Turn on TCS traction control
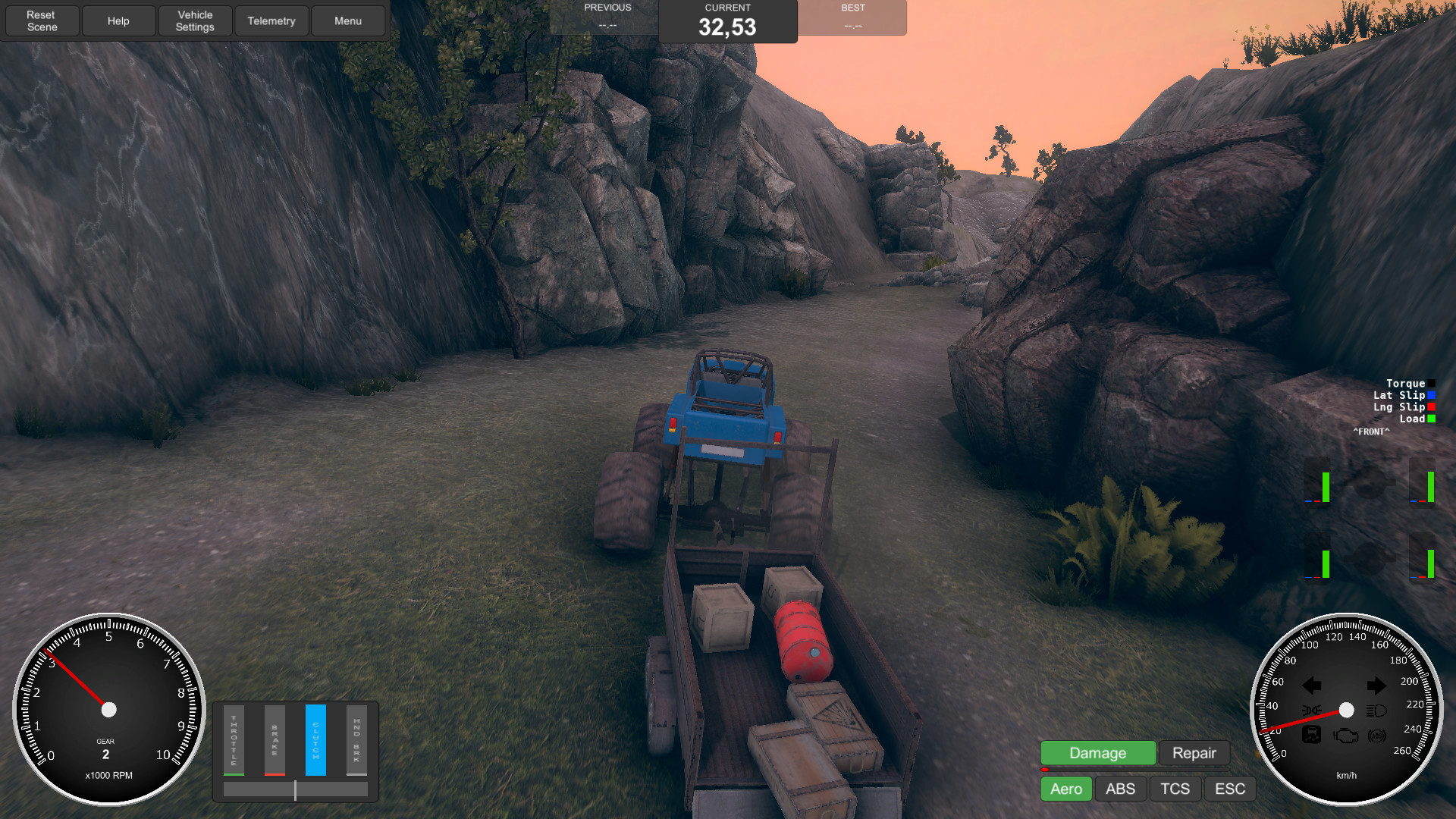This screenshot has width=1456, height=819. tap(1175, 789)
